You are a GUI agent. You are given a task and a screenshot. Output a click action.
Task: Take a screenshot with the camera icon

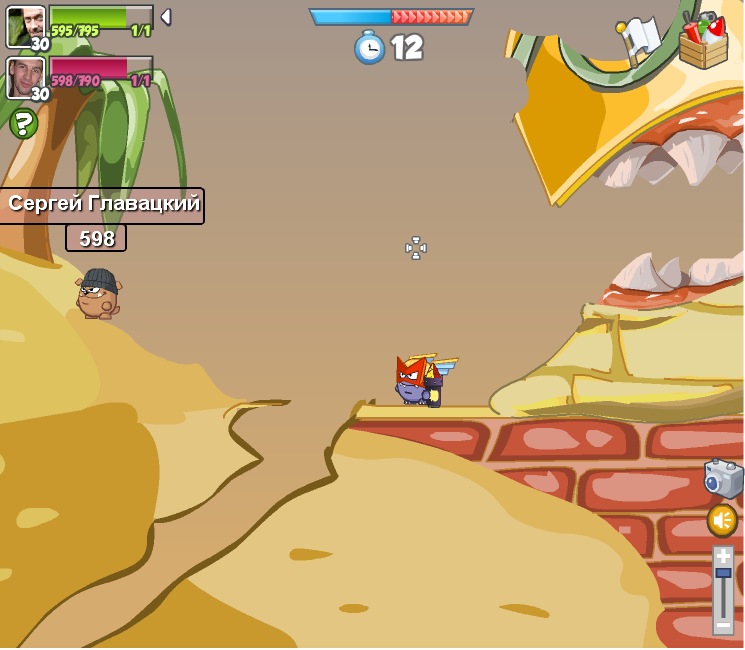pyautogui.click(x=723, y=479)
